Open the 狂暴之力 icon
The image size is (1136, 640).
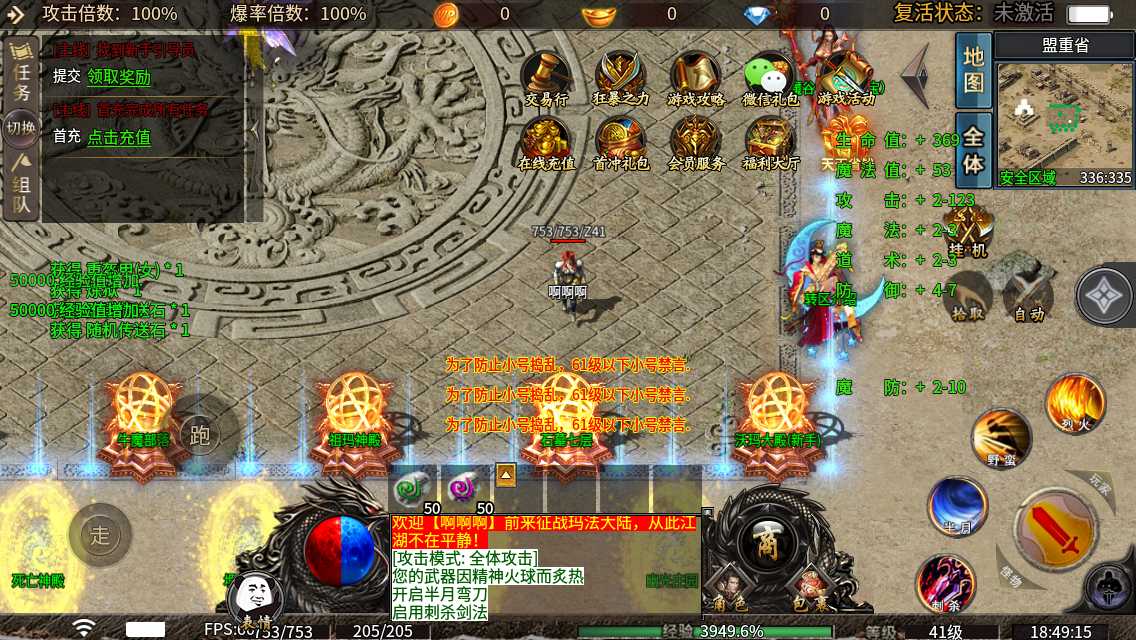621,76
